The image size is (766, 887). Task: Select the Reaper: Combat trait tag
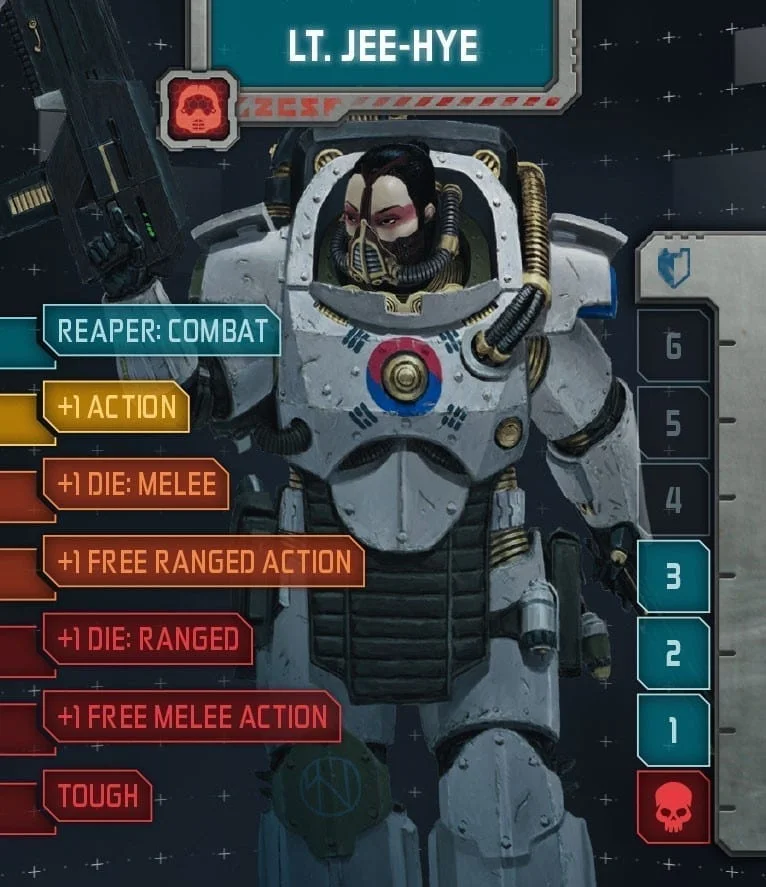point(161,331)
